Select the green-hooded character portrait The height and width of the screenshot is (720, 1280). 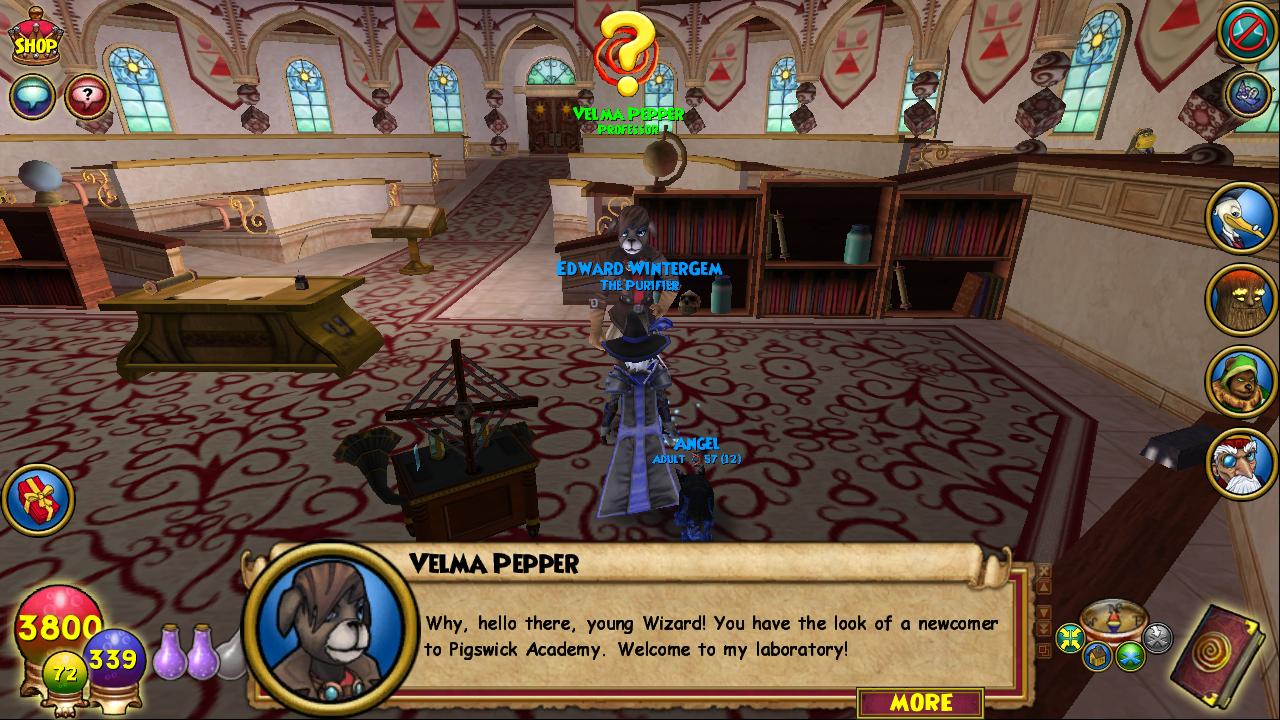tap(1241, 381)
